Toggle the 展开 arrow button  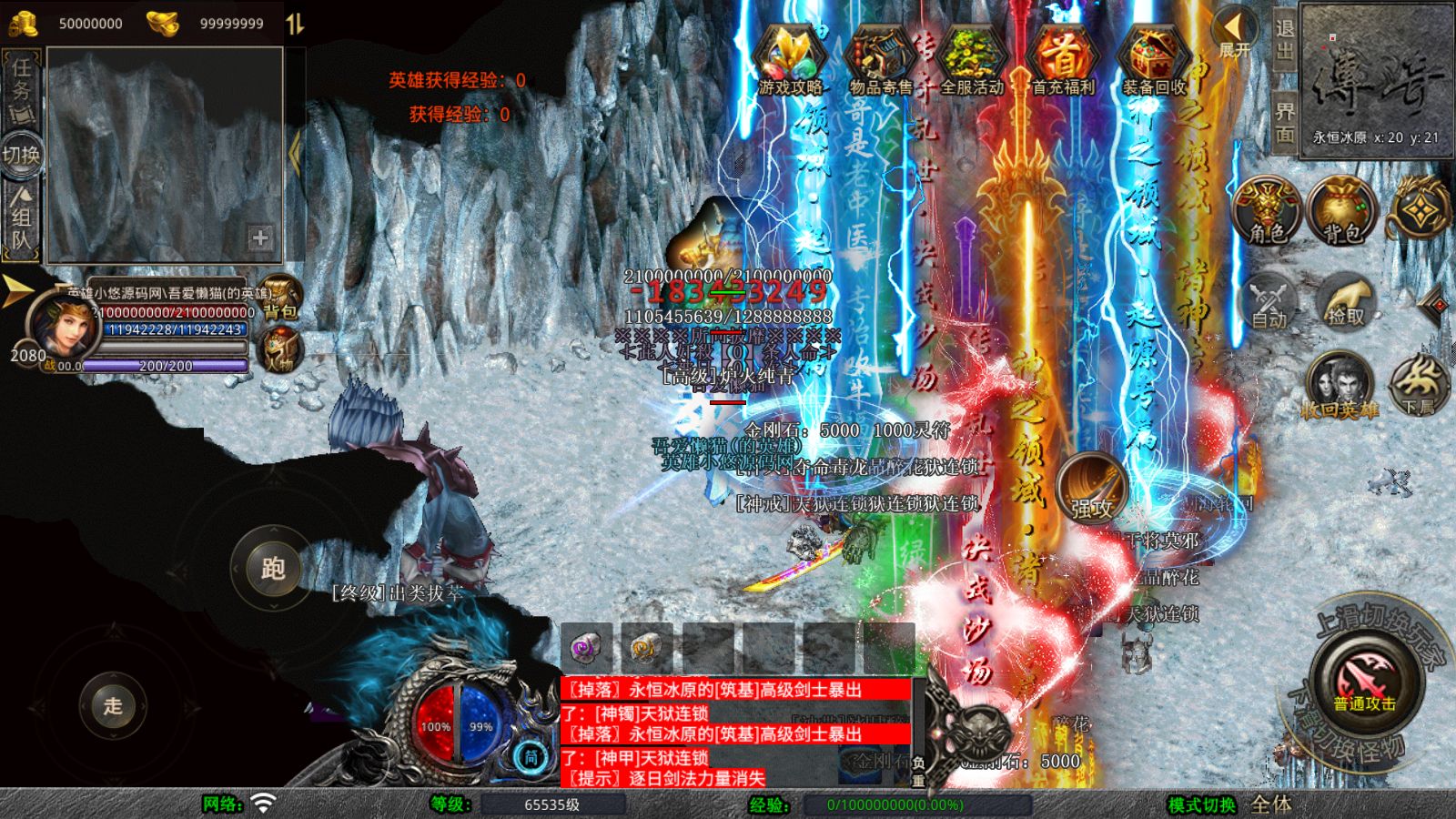(1235, 33)
